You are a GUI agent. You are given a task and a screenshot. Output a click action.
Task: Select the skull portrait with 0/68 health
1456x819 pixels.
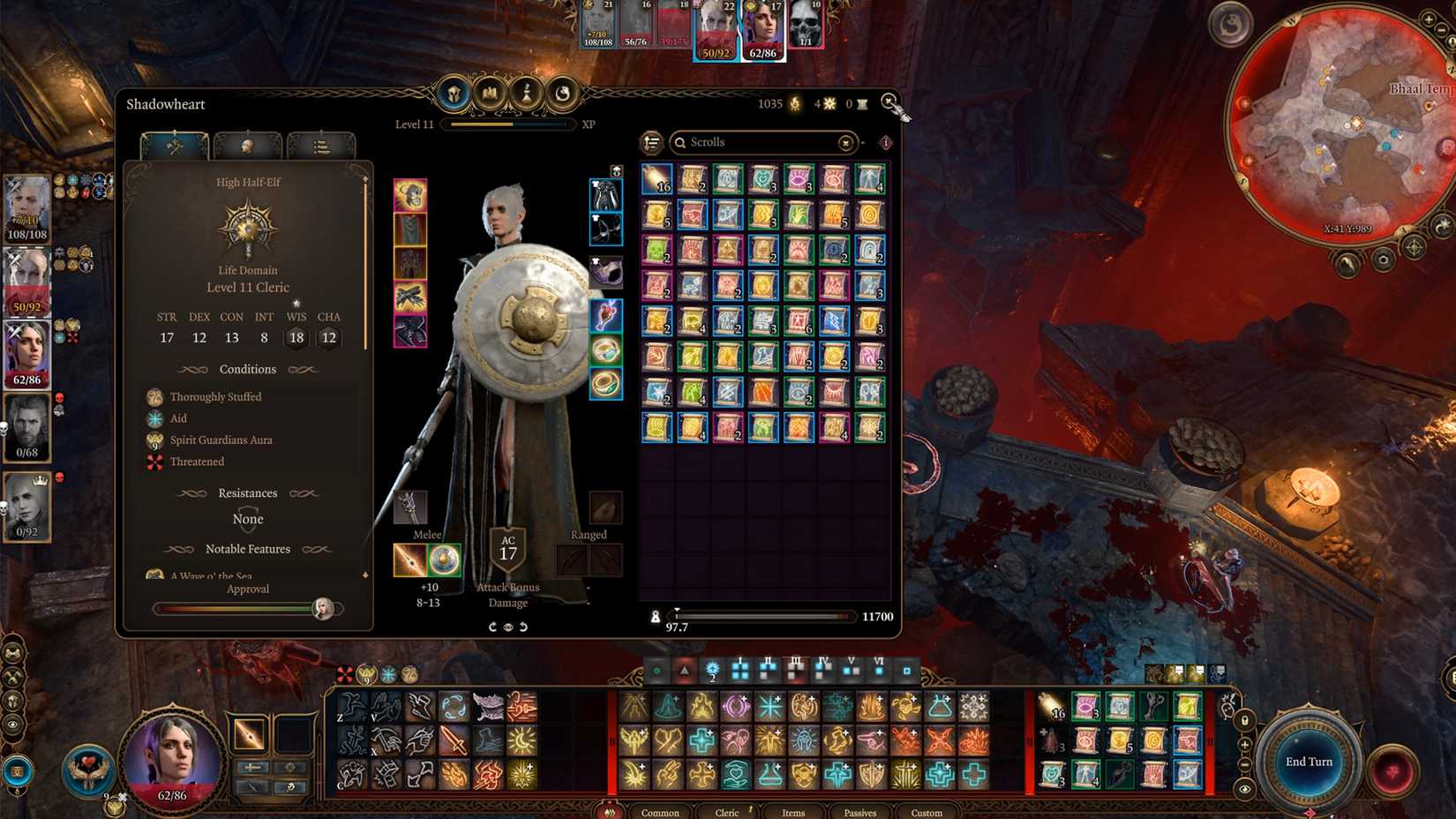[26, 428]
